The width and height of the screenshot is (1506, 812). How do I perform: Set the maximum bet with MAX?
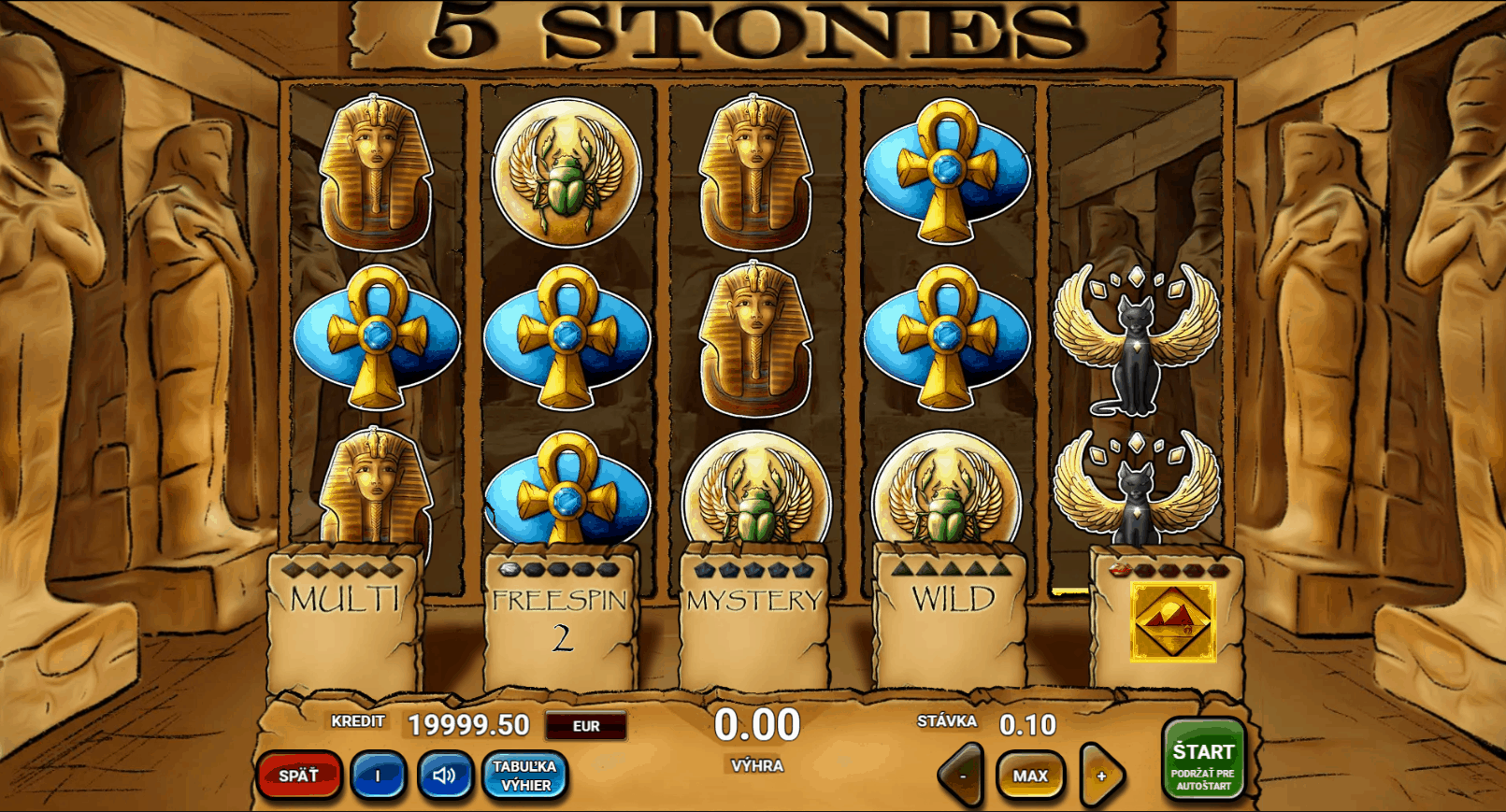point(1030,776)
